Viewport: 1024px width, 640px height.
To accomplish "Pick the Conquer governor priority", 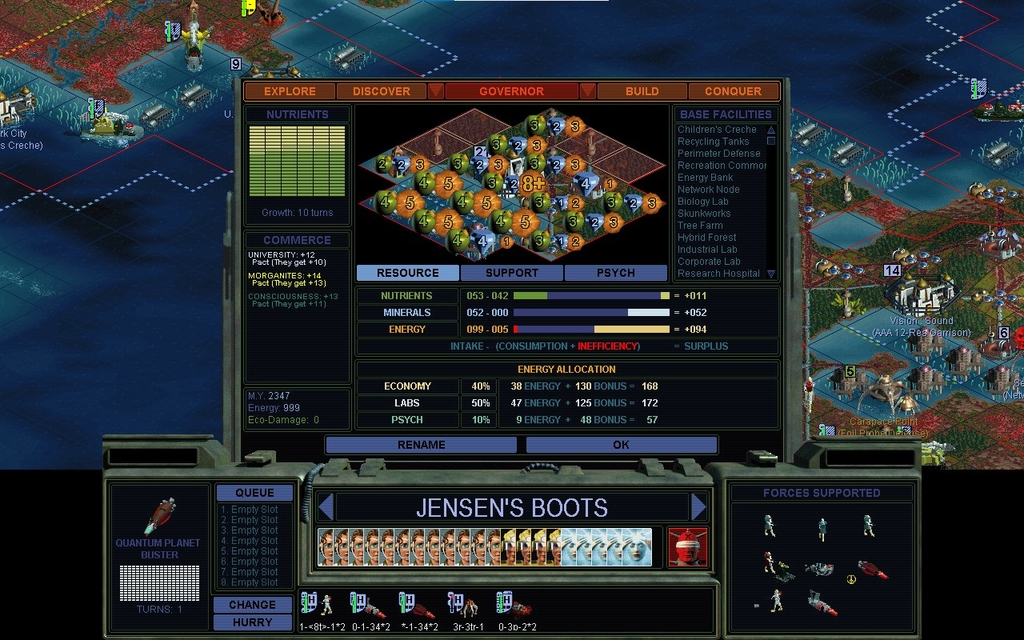I will click(x=733, y=91).
